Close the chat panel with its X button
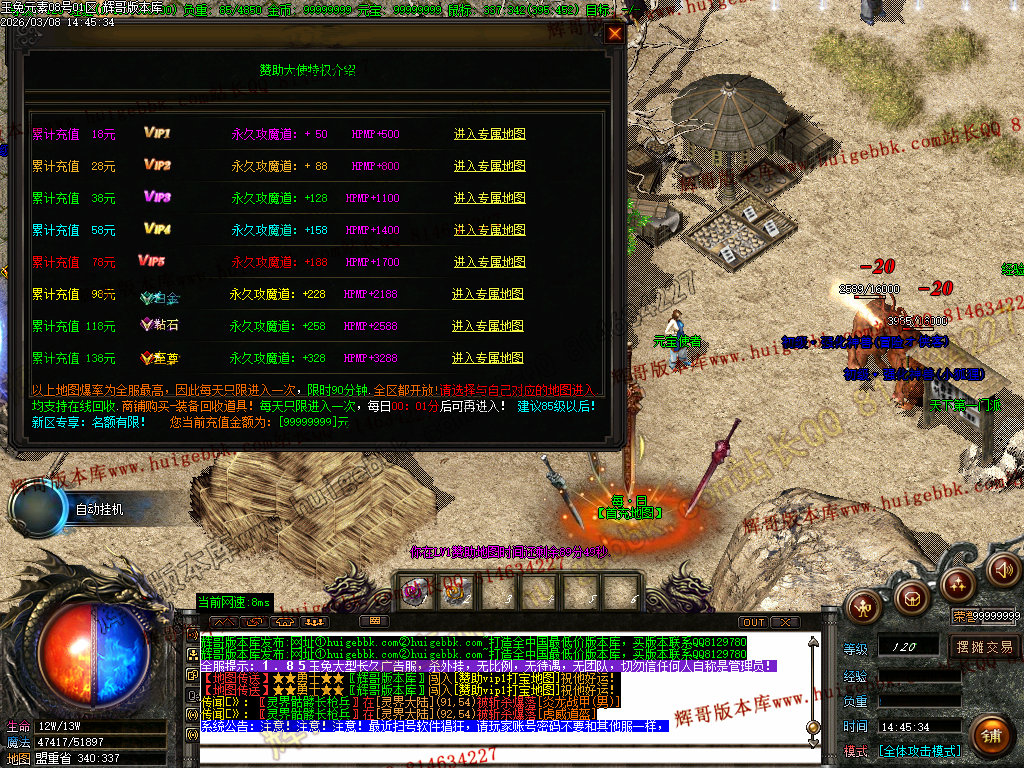The image size is (1024, 768). coord(787,622)
